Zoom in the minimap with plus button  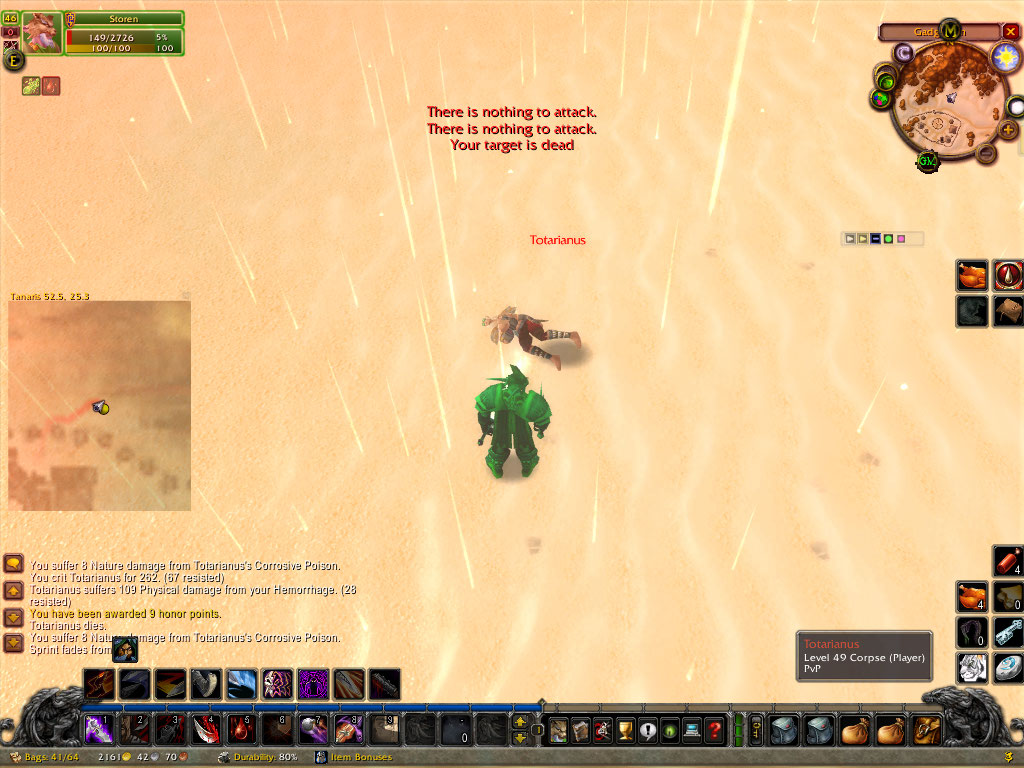coord(1007,129)
